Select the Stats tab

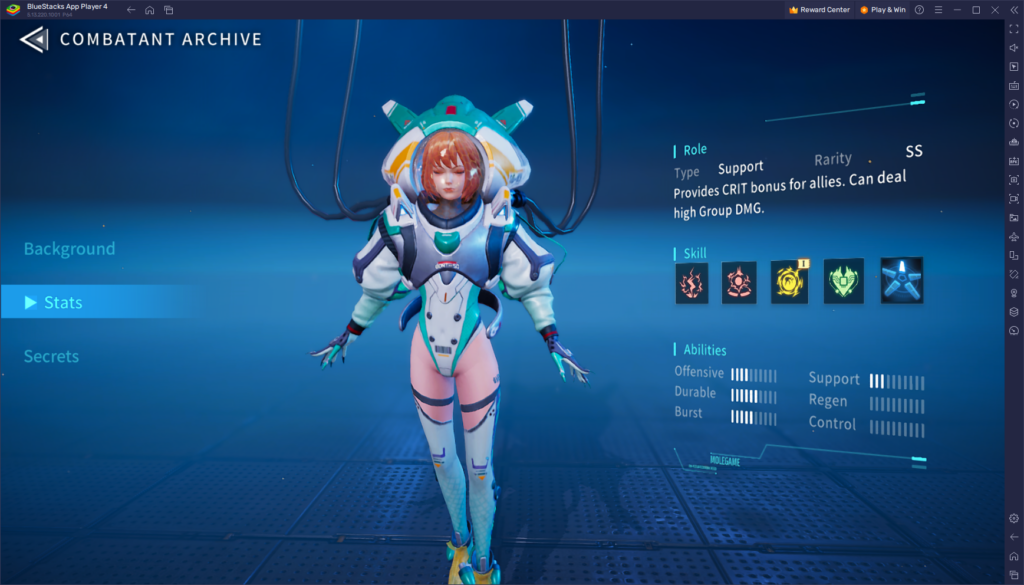point(63,302)
